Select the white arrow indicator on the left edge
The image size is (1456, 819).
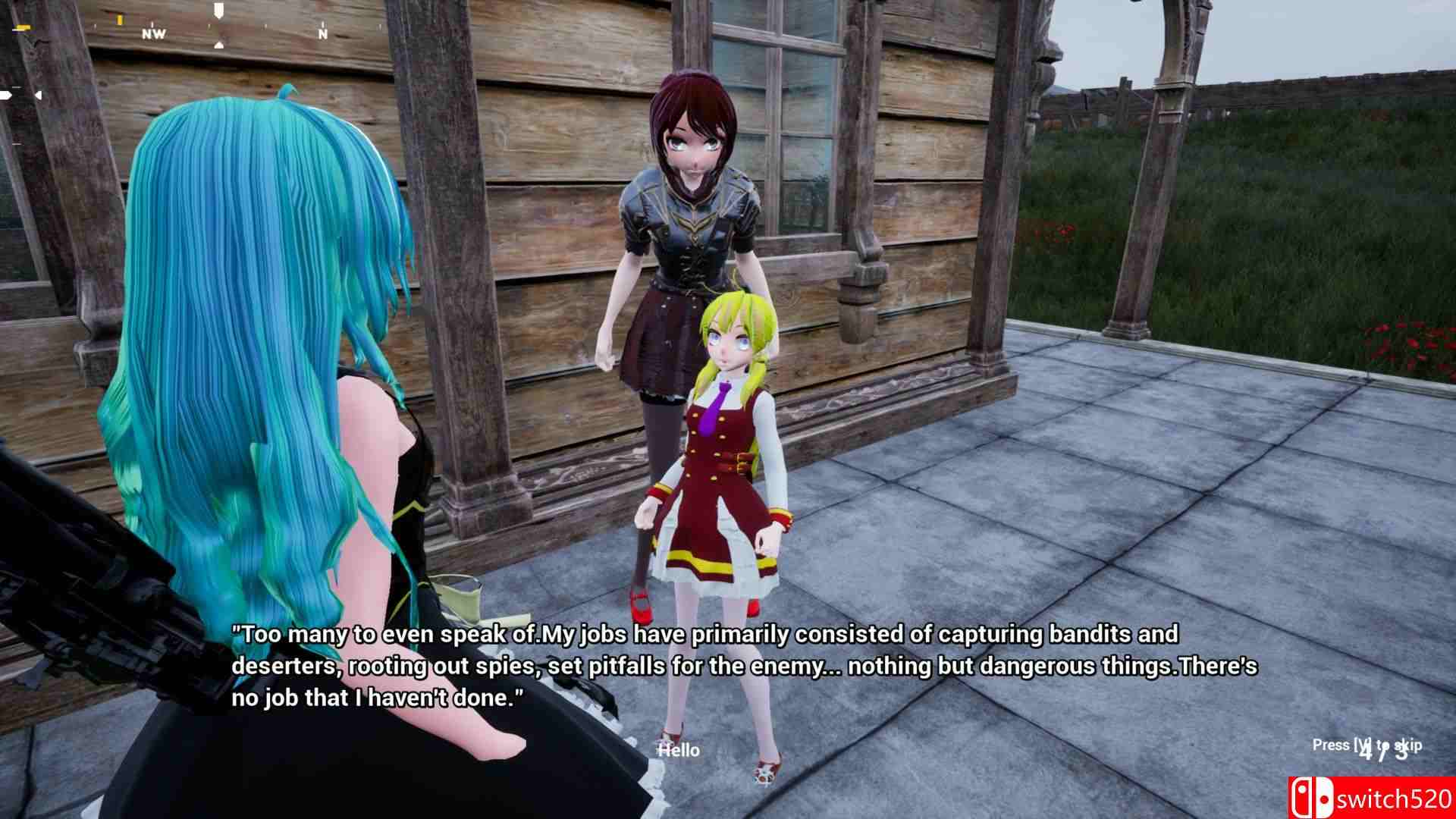[6, 95]
